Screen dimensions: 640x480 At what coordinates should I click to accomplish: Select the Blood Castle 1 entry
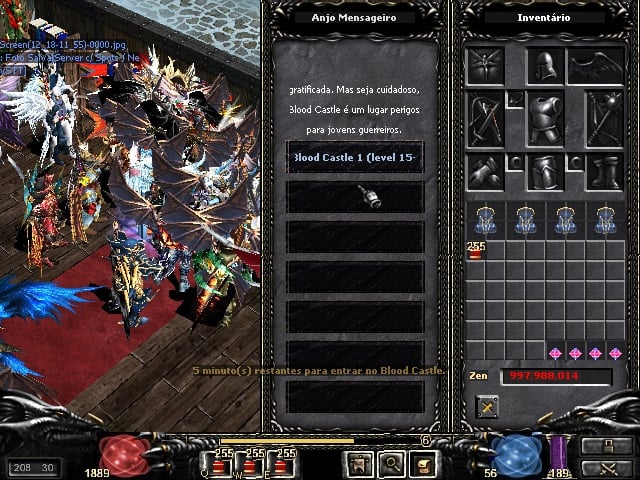[355, 158]
